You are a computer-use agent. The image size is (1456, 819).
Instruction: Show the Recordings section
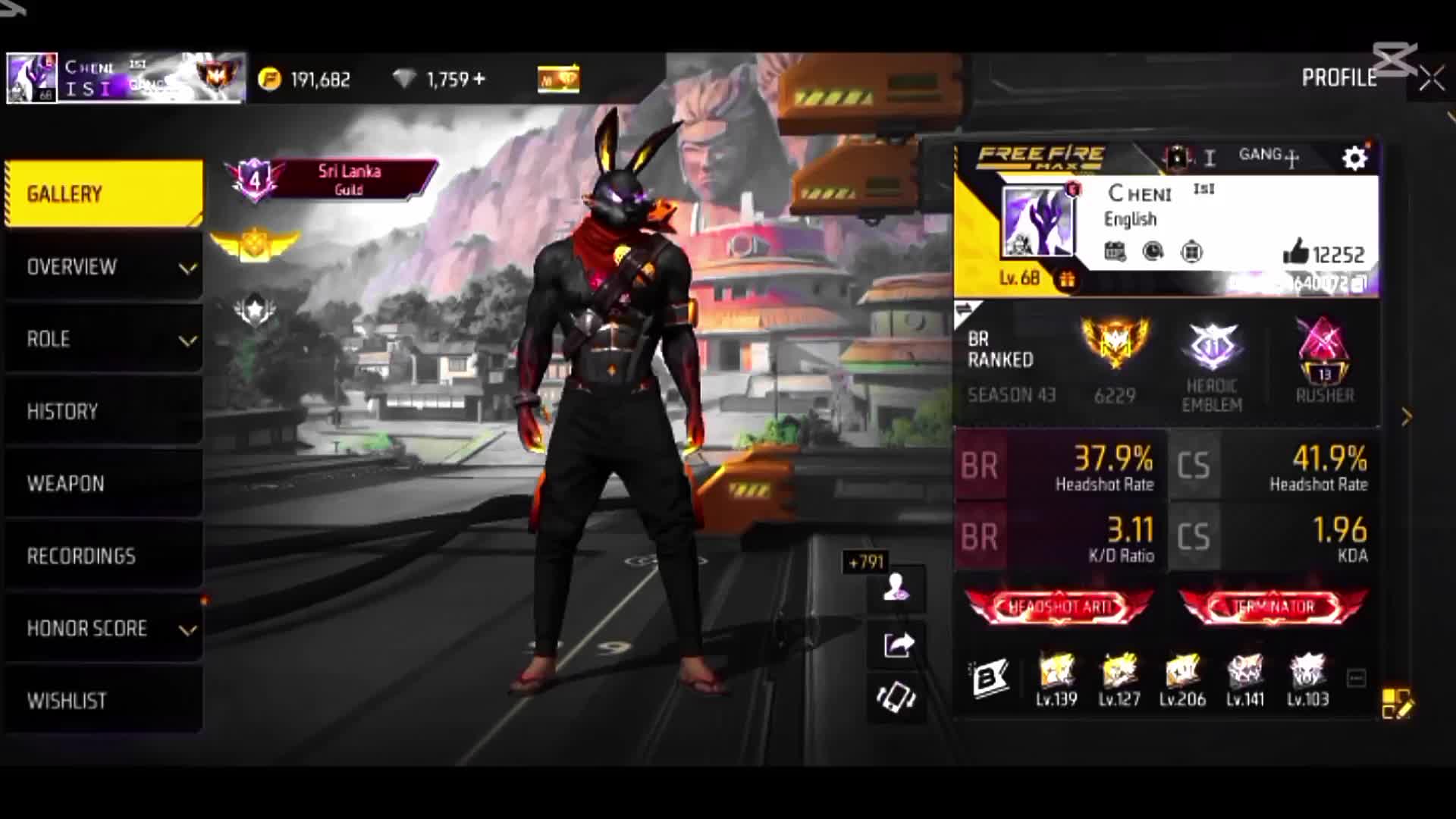(103, 556)
